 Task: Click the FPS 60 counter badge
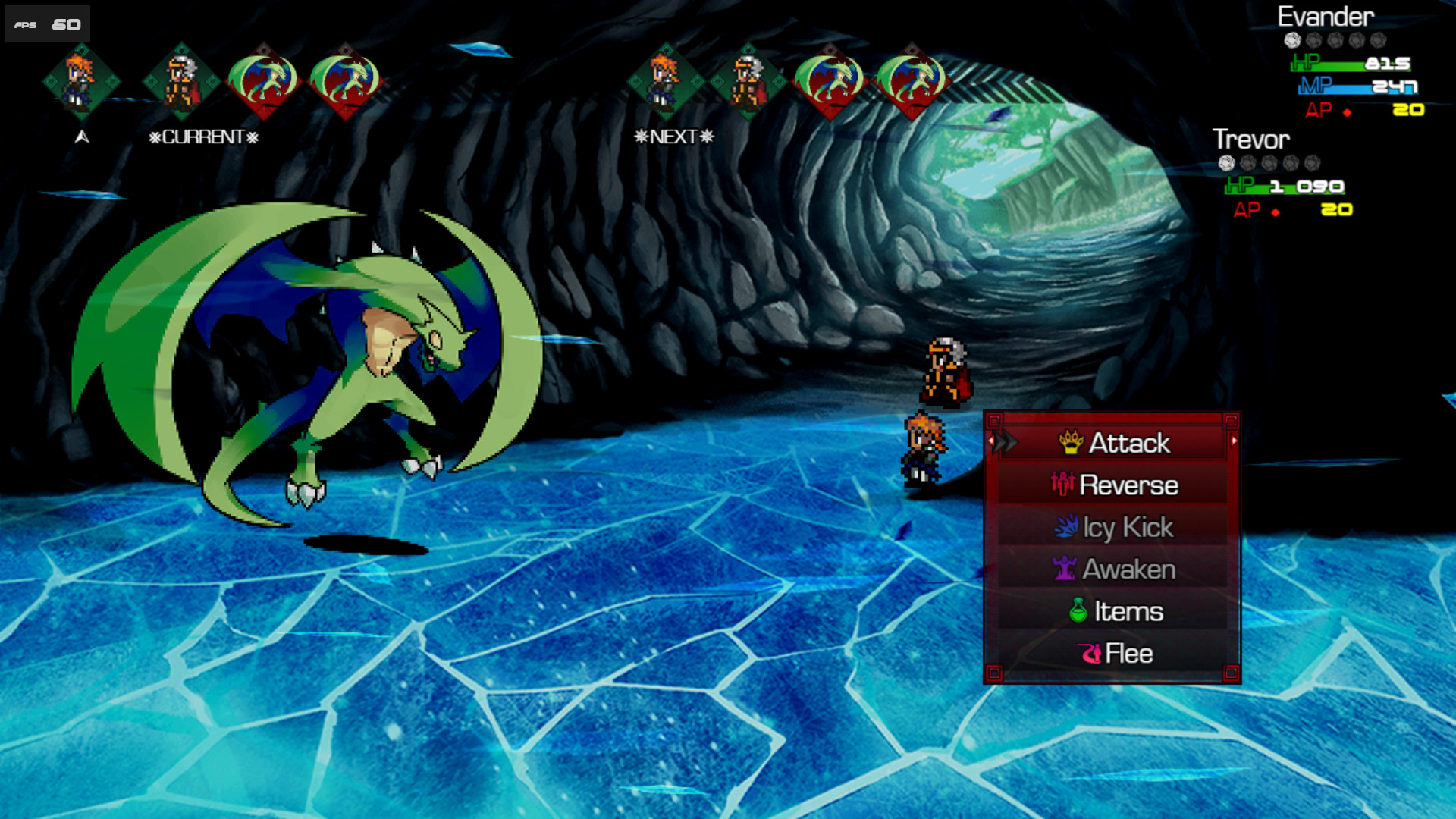click(45, 23)
